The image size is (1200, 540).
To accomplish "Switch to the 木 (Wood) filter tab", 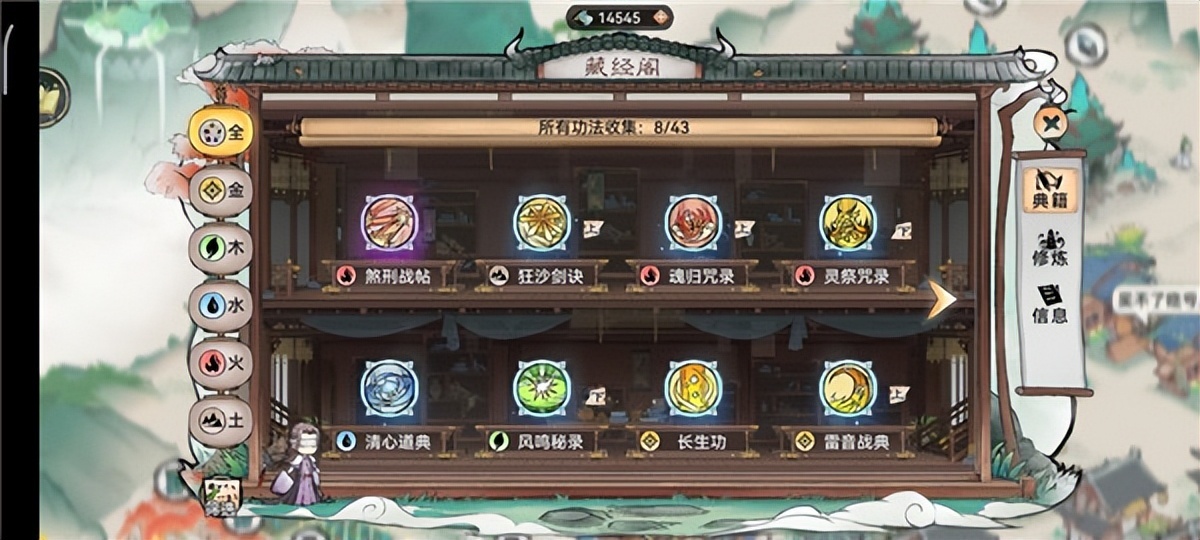I will coord(221,247).
